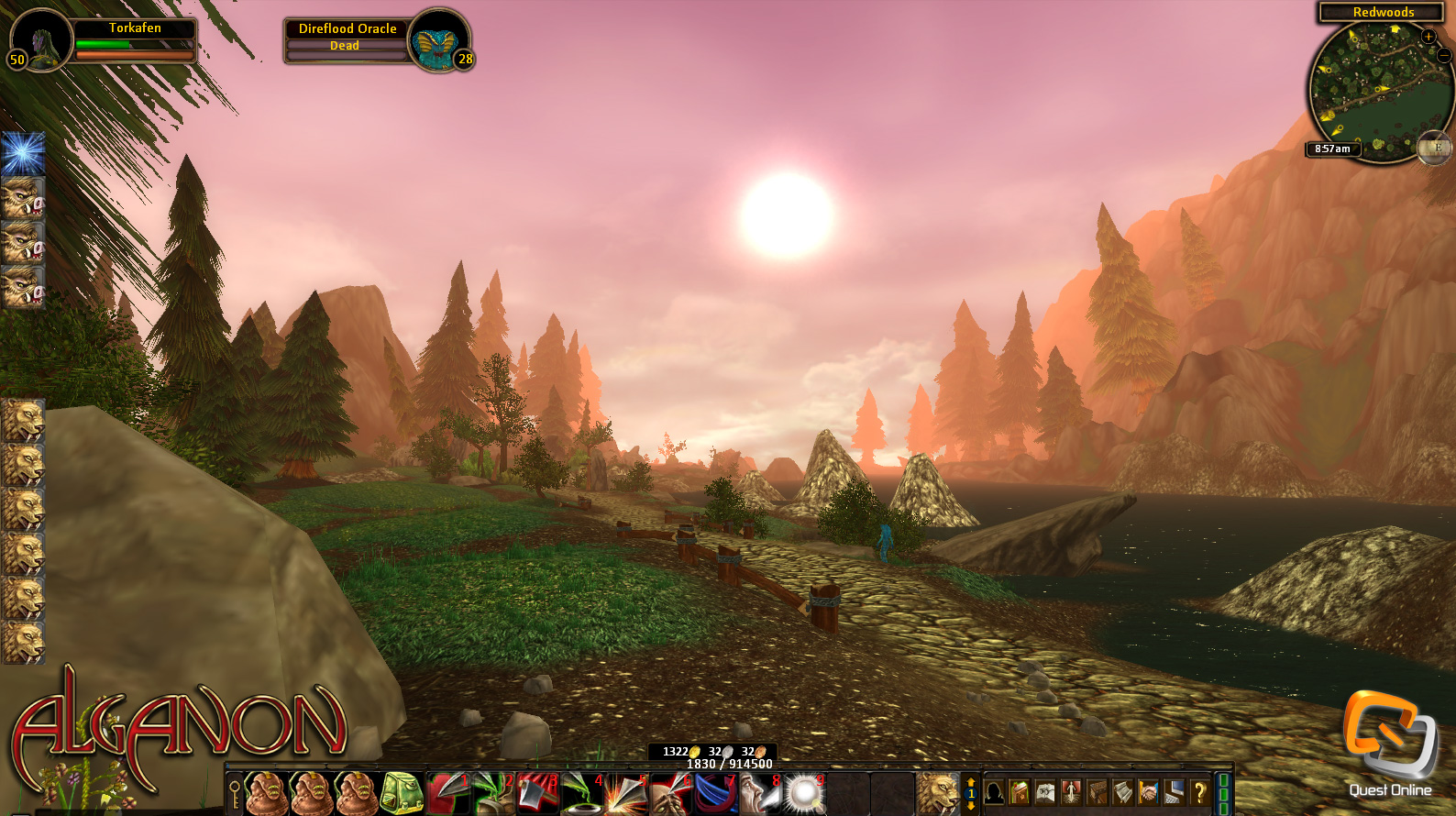Click the blue starburst buff icon
The width and height of the screenshot is (1456, 816).
click(23, 153)
